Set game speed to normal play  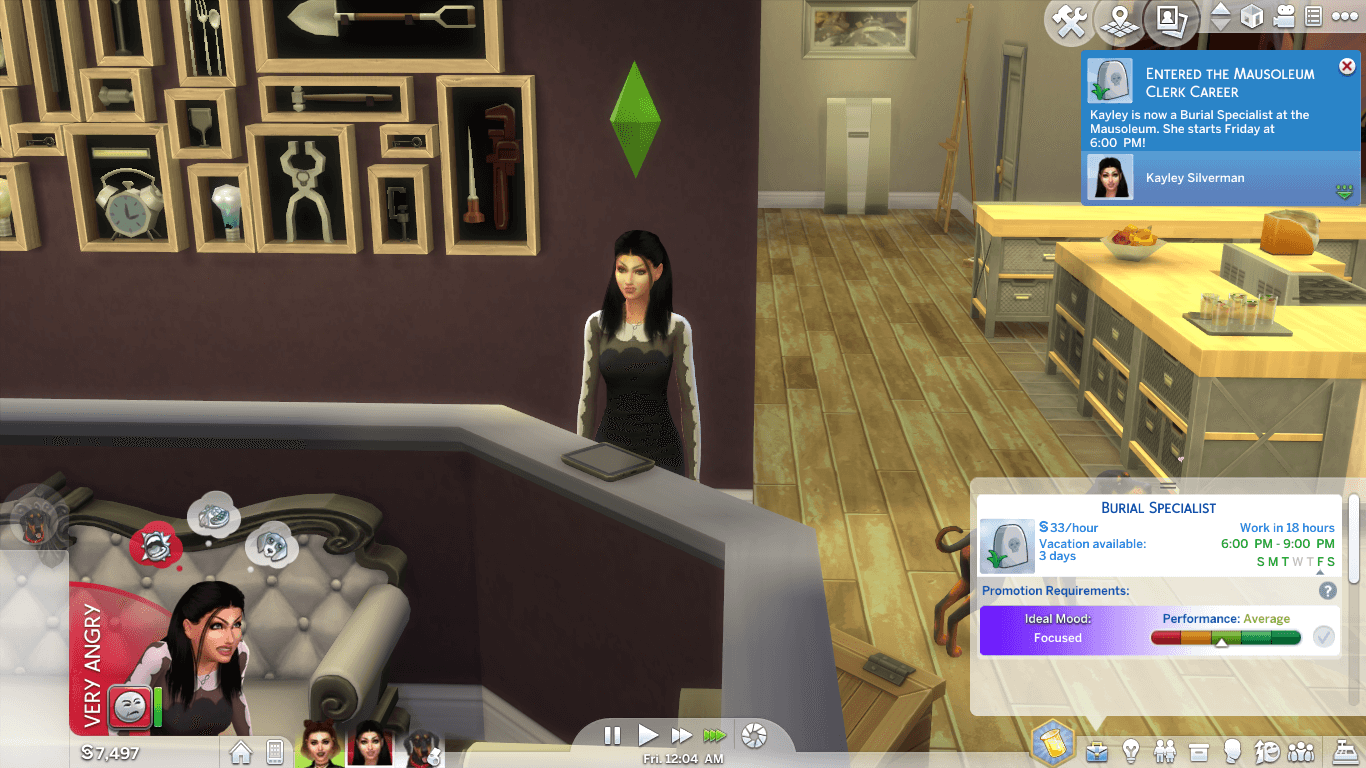coord(647,736)
